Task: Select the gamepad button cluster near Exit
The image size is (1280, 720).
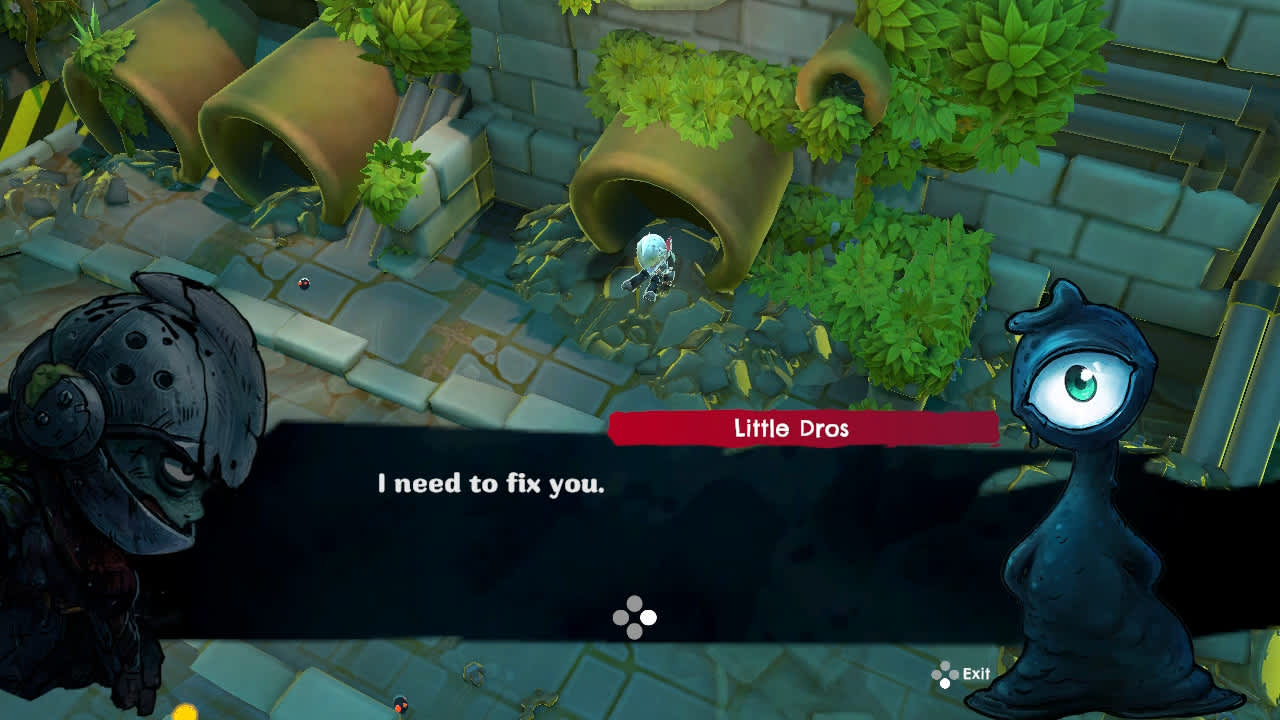Action: point(944,673)
